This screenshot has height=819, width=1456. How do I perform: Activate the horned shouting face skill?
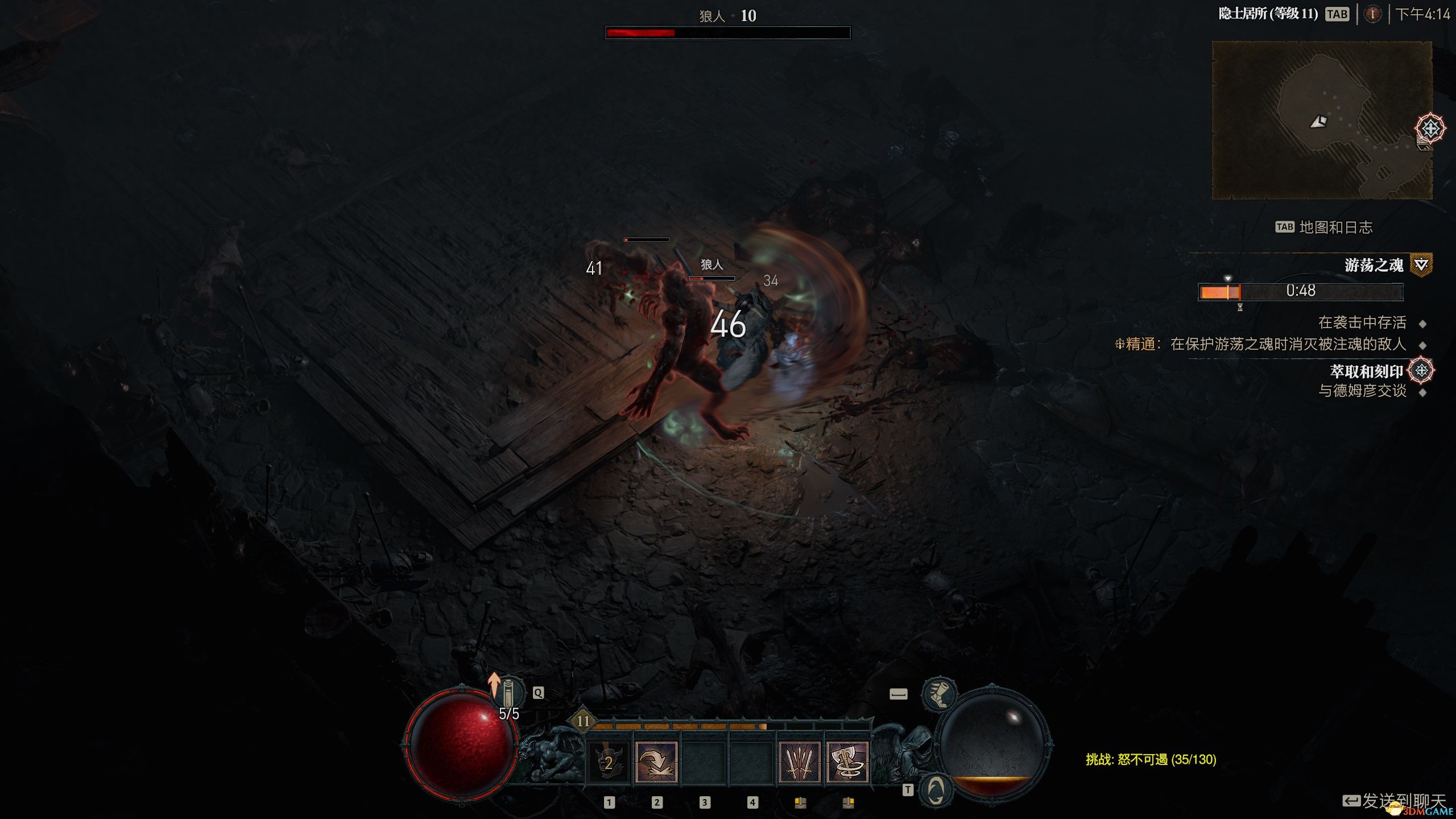608,762
